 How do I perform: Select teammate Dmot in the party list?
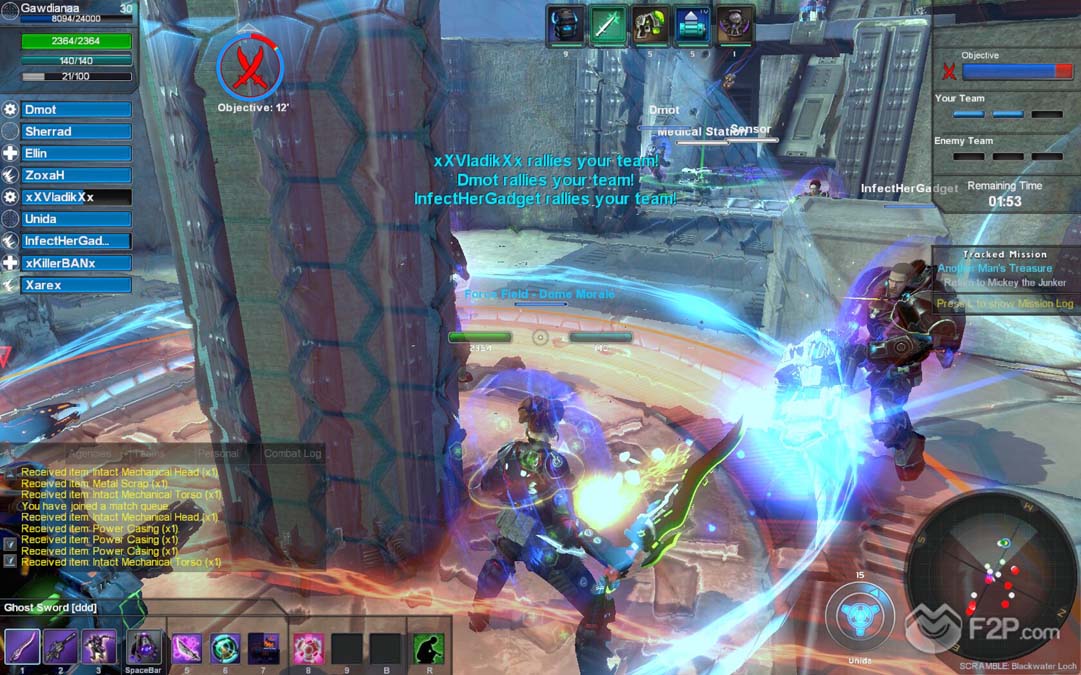[76, 110]
